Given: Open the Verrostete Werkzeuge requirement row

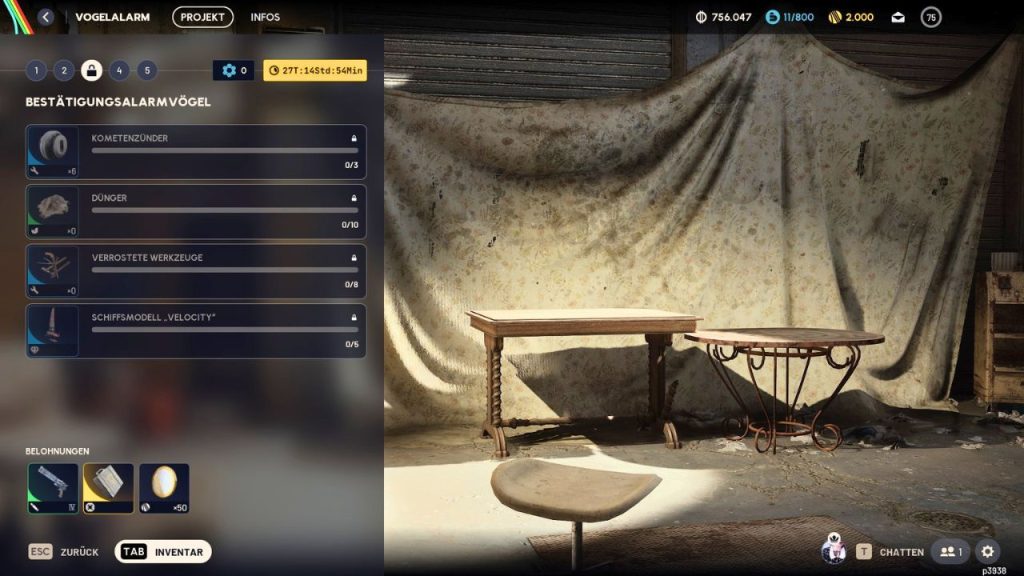Looking at the screenshot, I should (196, 271).
